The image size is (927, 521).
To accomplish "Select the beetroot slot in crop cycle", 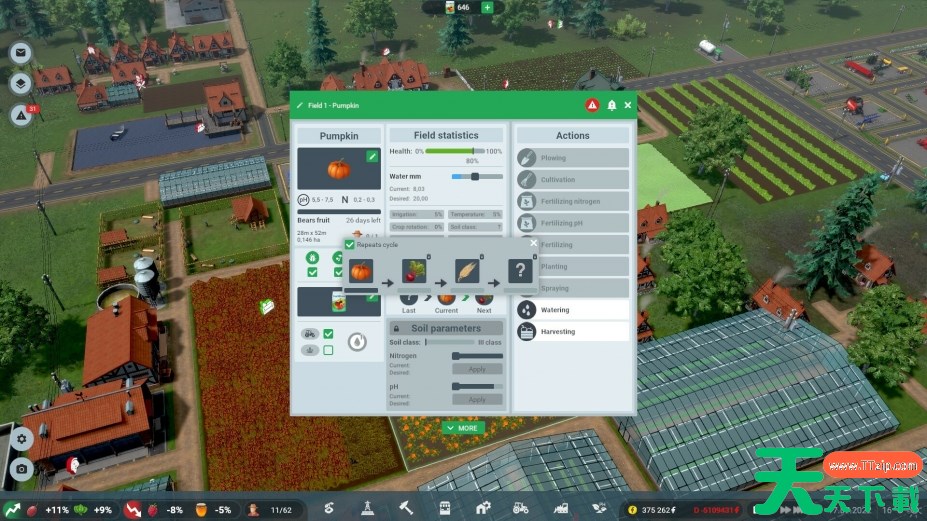I will pyautogui.click(x=414, y=271).
